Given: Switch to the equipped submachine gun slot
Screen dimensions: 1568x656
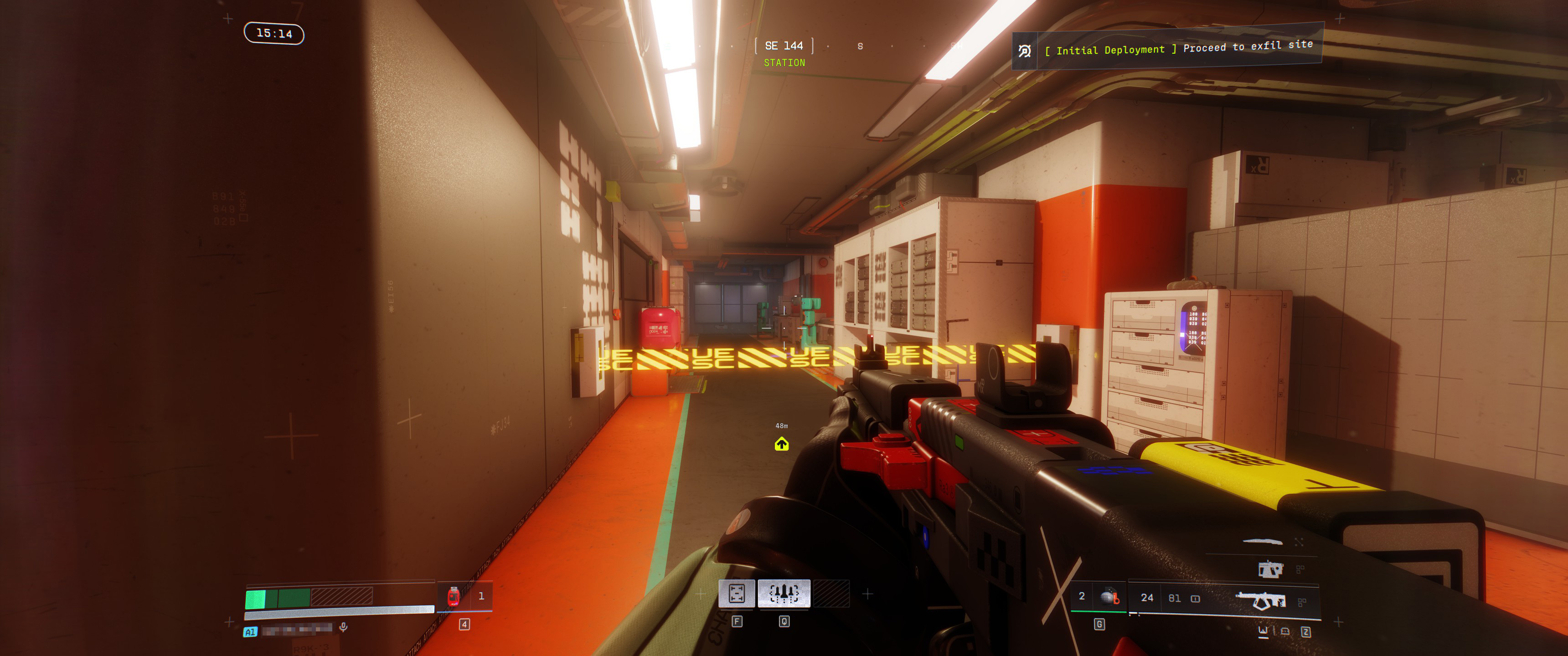Looking at the screenshot, I should point(1263,600).
